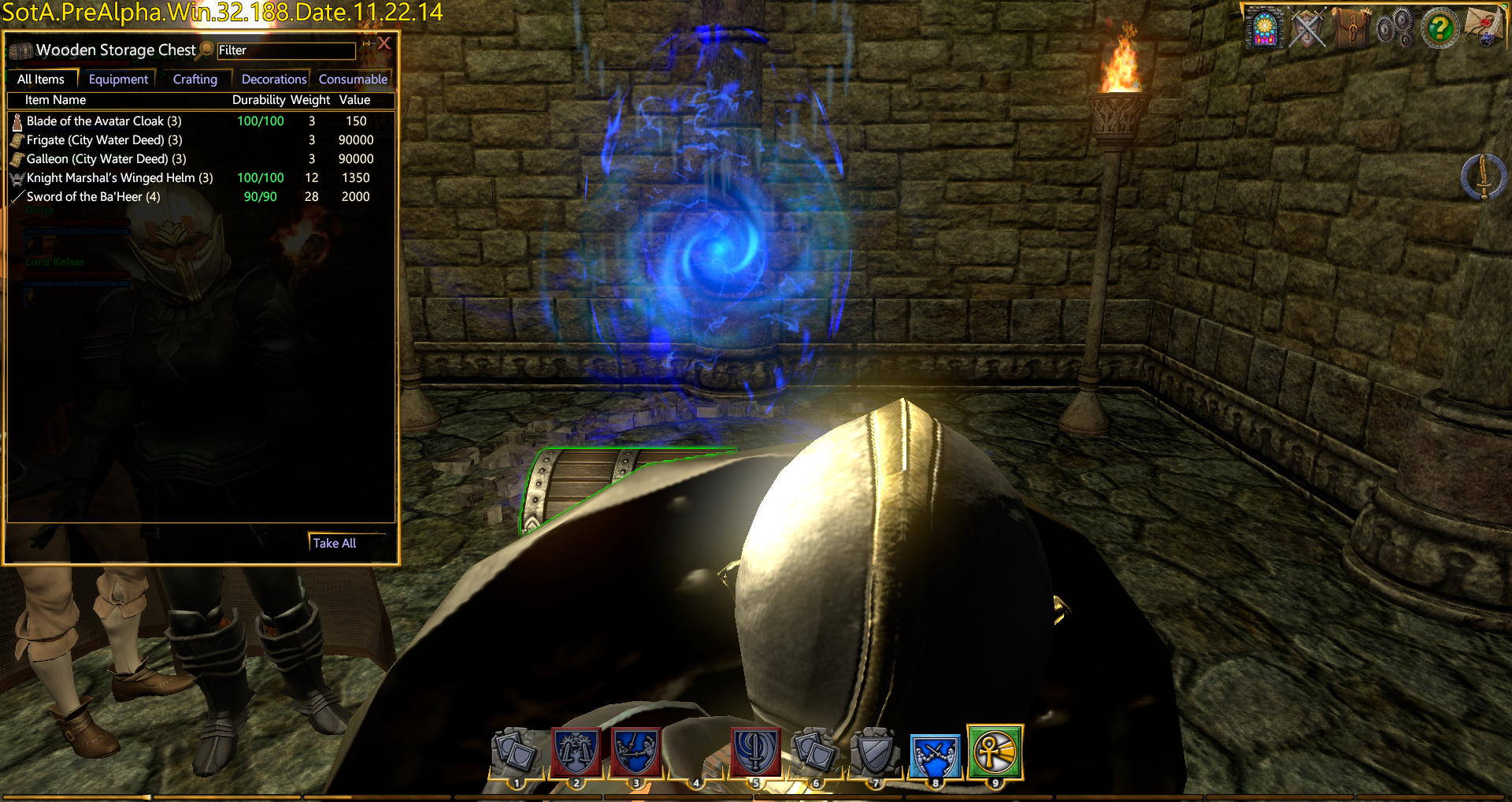Screen dimensions: 1512x802
Task: Open the stained glass window menu icon
Action: pyautogui.click(x=1265, y=29)
